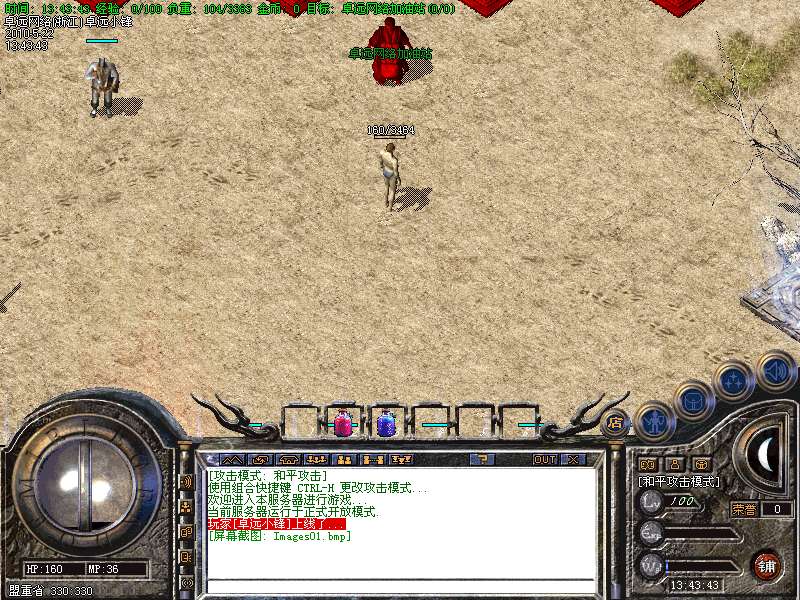Open the skills sparkle round button
Screen dimensions: 800x600
pos(734,380)
